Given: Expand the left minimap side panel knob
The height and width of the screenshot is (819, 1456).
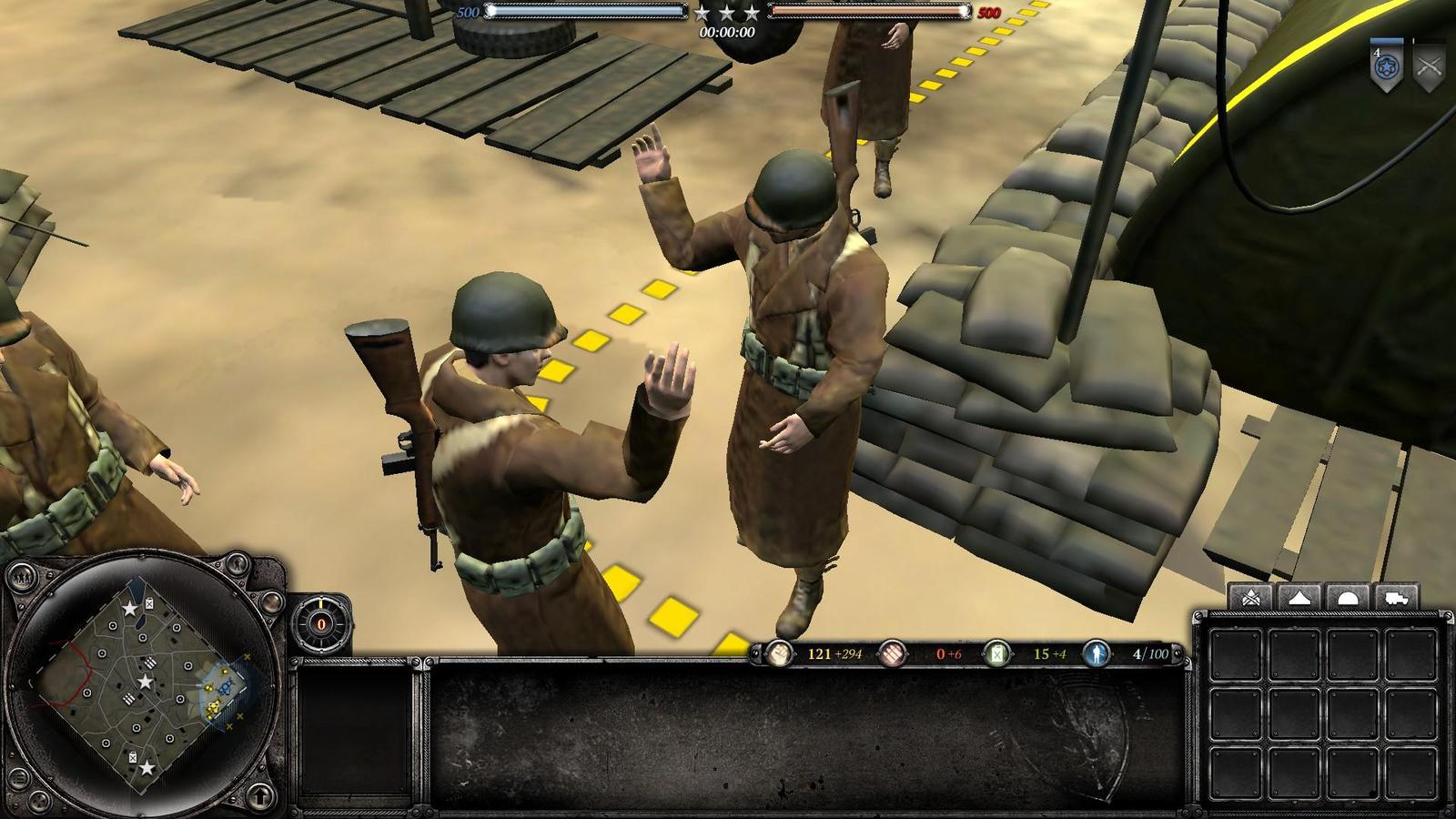Looking at the screenshot, I should pyautogui.click(x=23, y=577).
